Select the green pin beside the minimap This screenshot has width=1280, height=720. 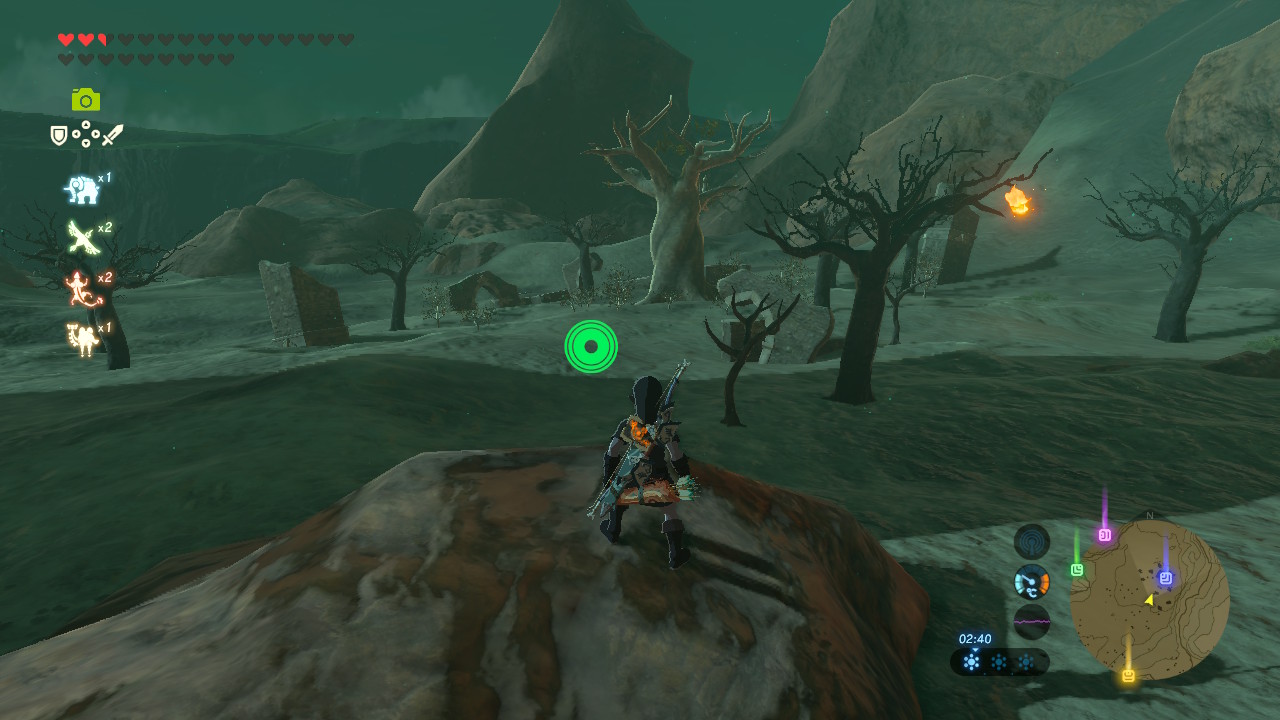(x=1077, y=570)
